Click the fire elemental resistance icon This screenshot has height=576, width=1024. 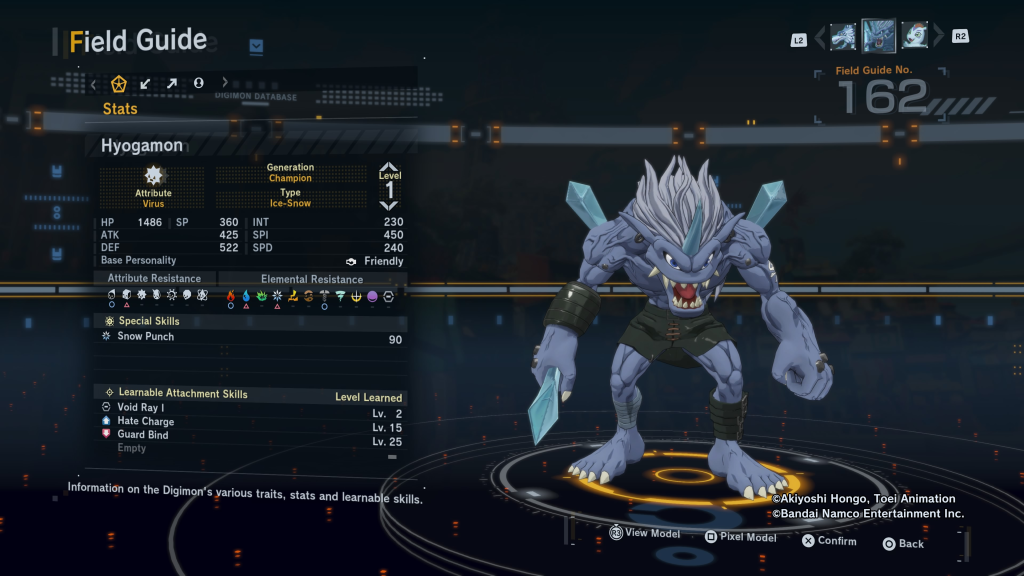coord(231,296)
